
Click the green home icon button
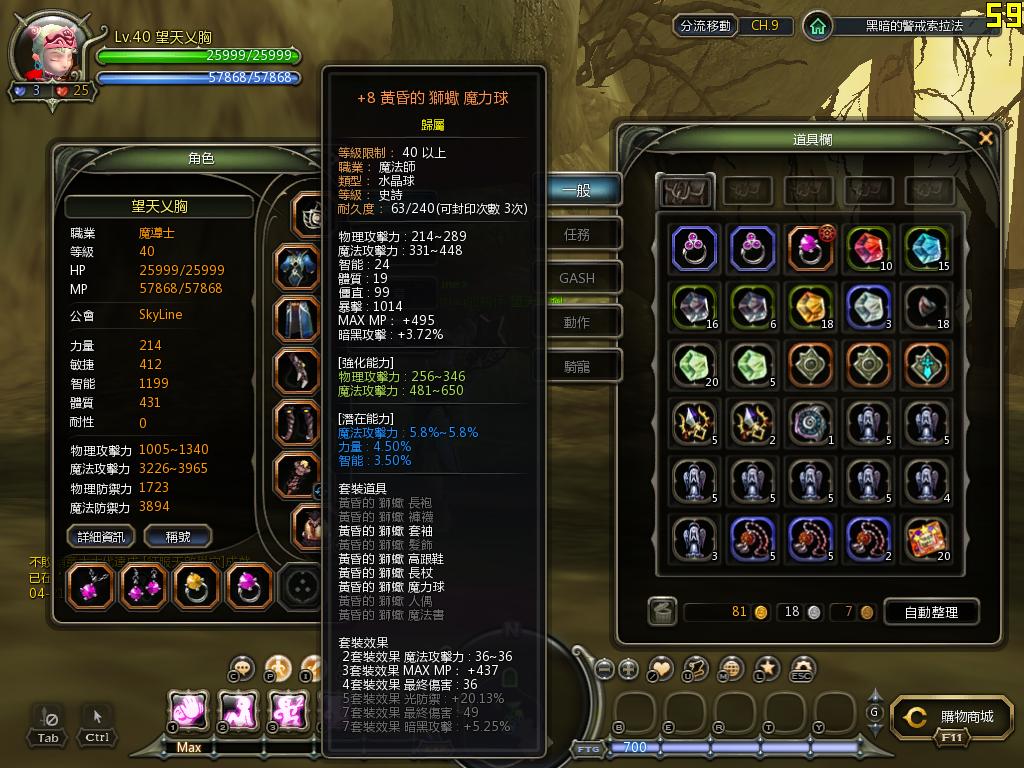tap(818, 26)
